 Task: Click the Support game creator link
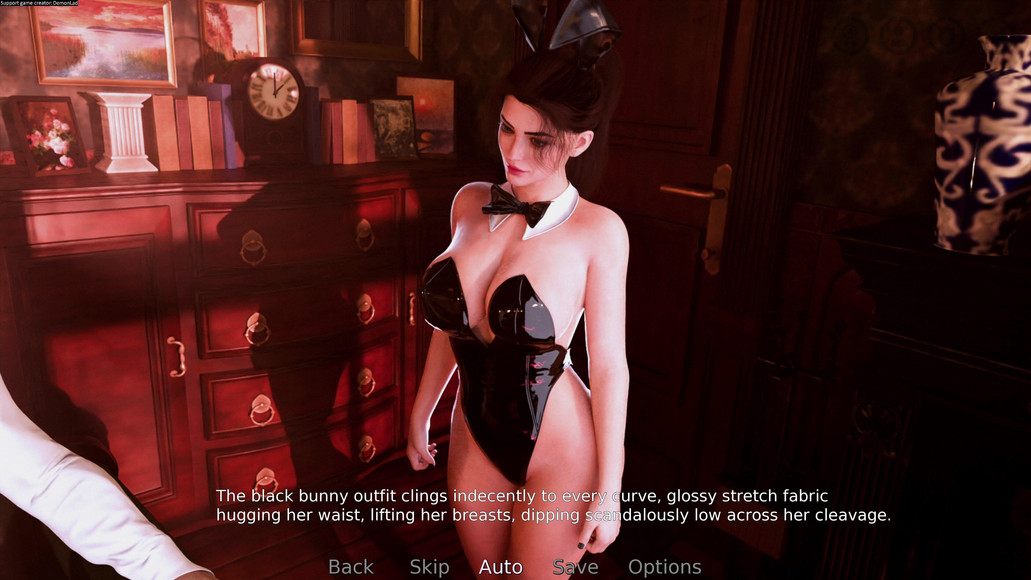pyautogui.click(x=39, y=4)
